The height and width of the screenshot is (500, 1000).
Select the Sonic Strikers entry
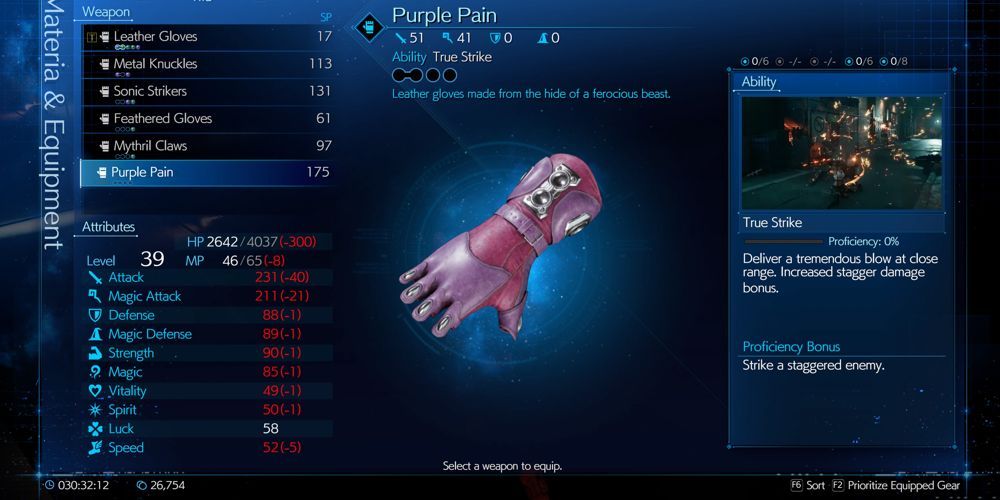150,91
